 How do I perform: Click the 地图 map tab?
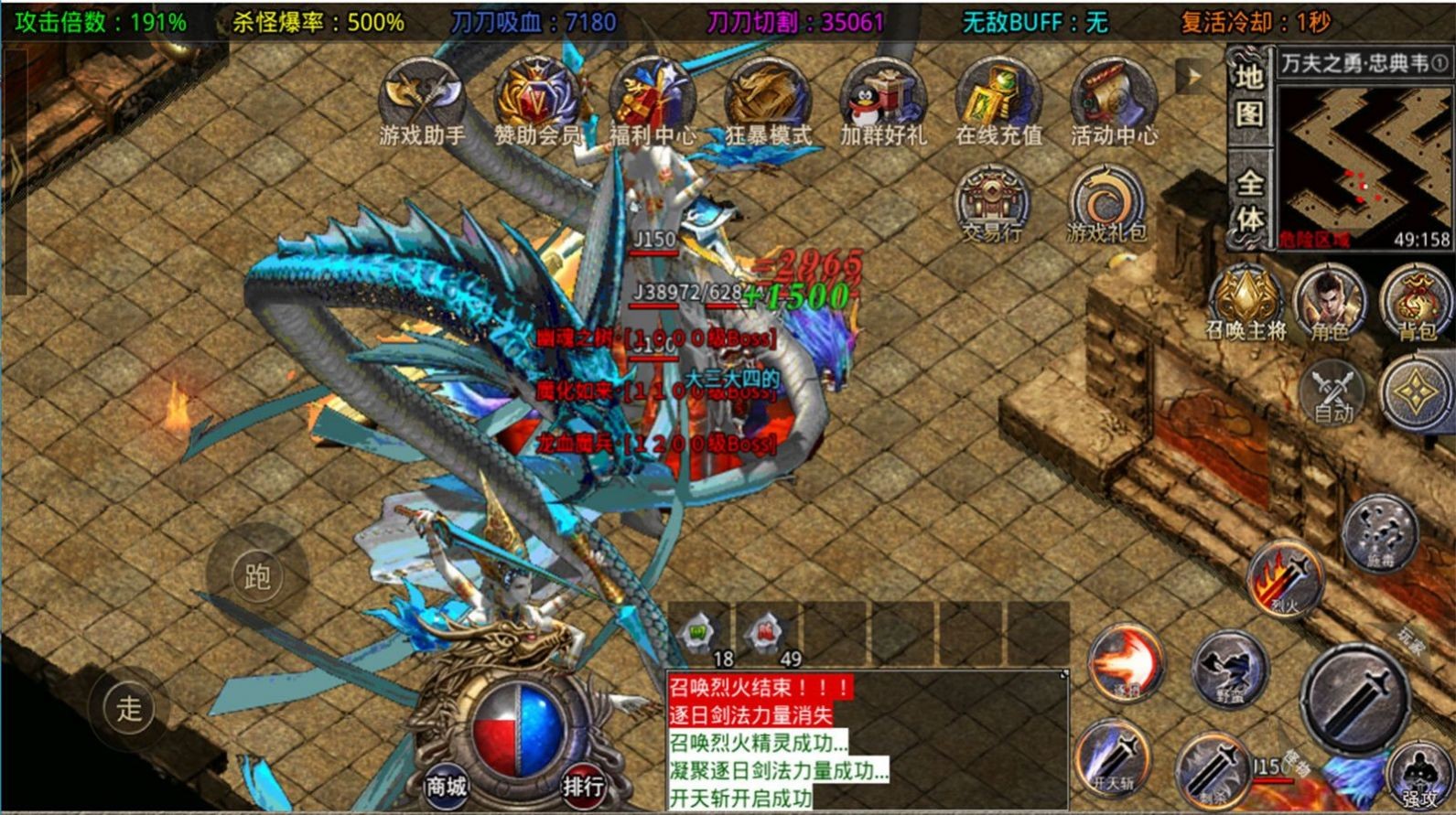(1250, 95)
